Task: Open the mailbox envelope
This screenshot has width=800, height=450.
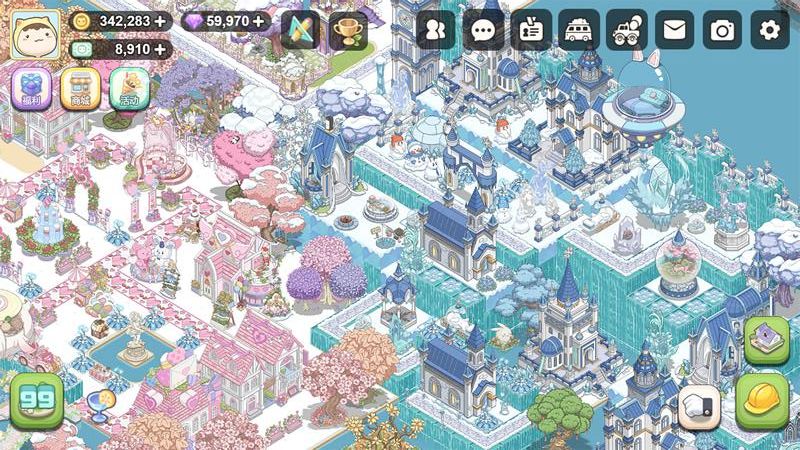Action: pos(675,31)
